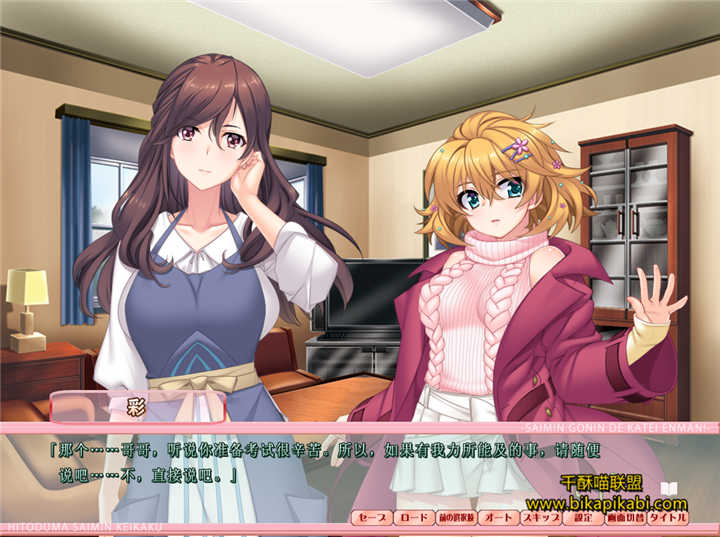
Task: Open the 設定 settings screen
Action: 581,518
